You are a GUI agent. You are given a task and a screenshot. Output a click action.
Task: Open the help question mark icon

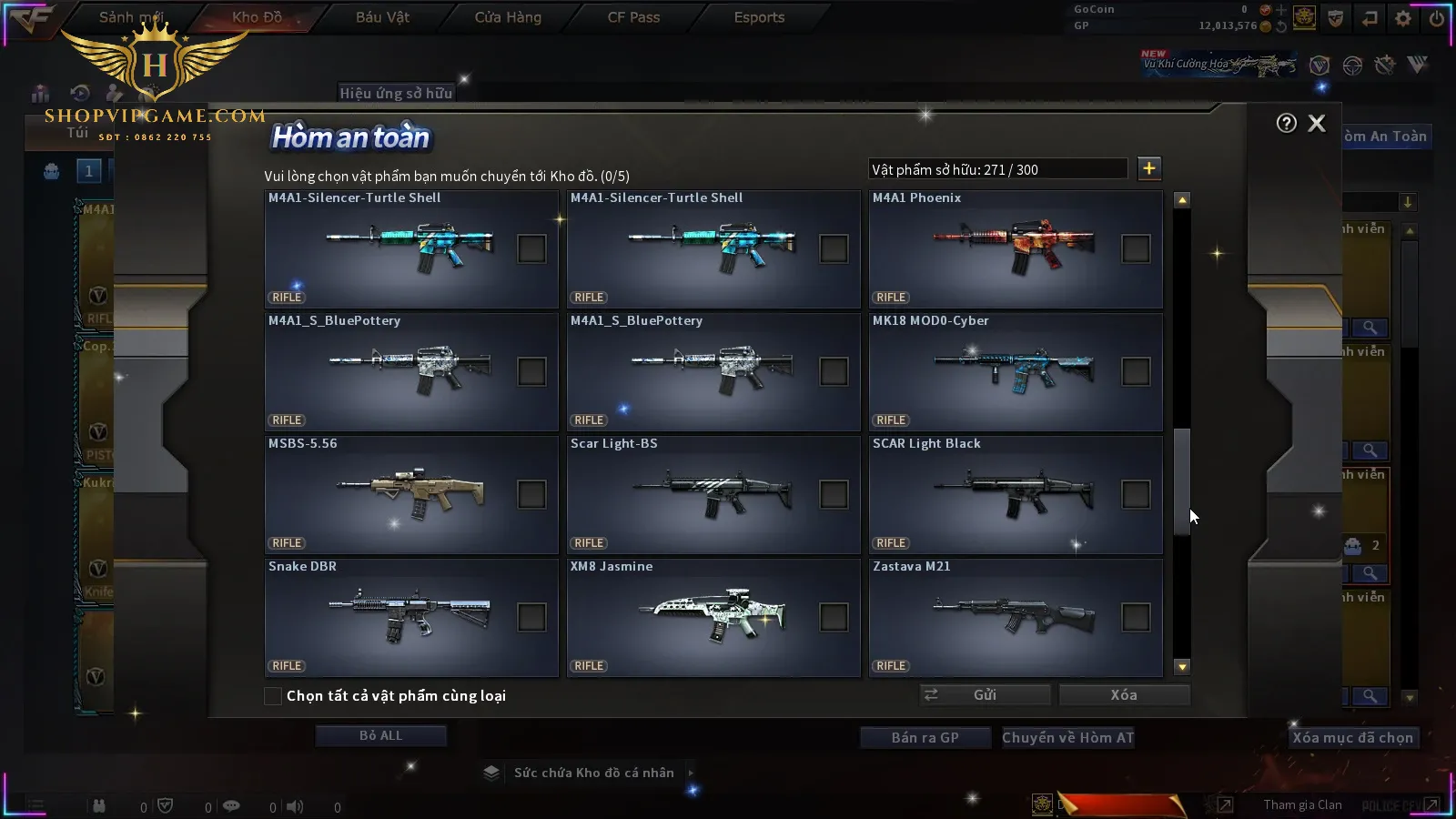point(1286,124)
